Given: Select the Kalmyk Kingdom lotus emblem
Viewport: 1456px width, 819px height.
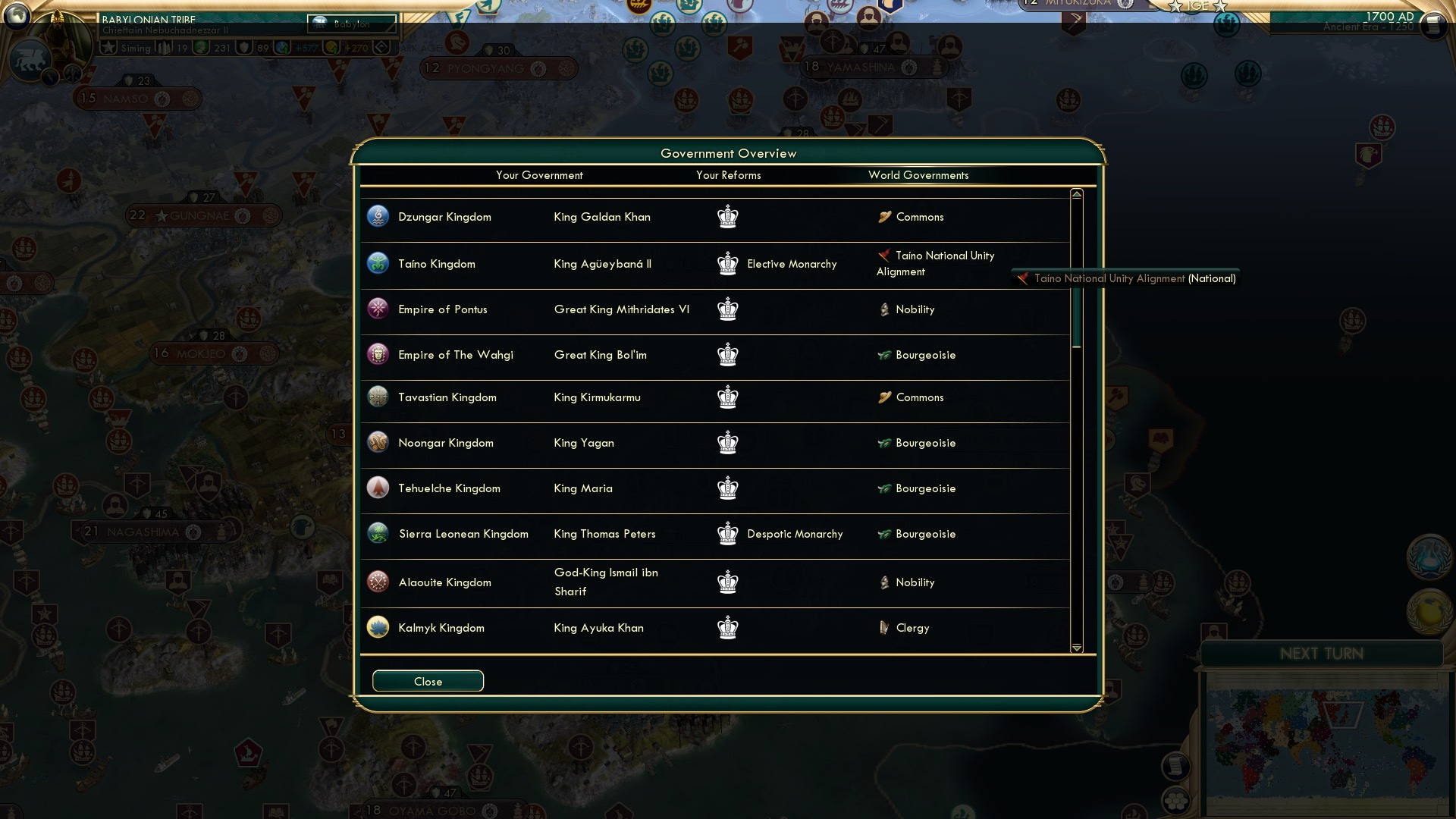Looking at the screenshot, I should pyautogui.click(x=377, y=627).
